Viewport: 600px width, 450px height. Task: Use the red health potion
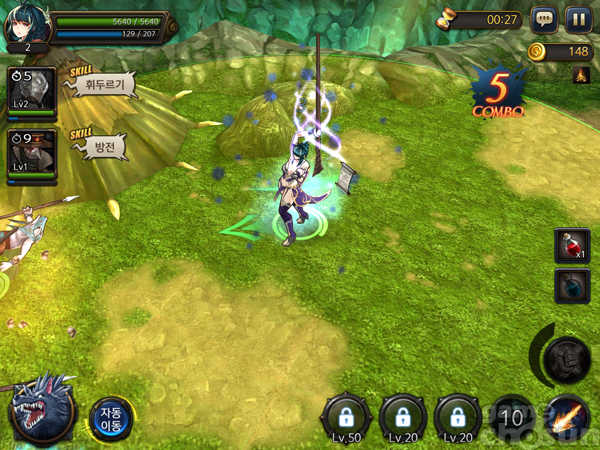point(572,246)
